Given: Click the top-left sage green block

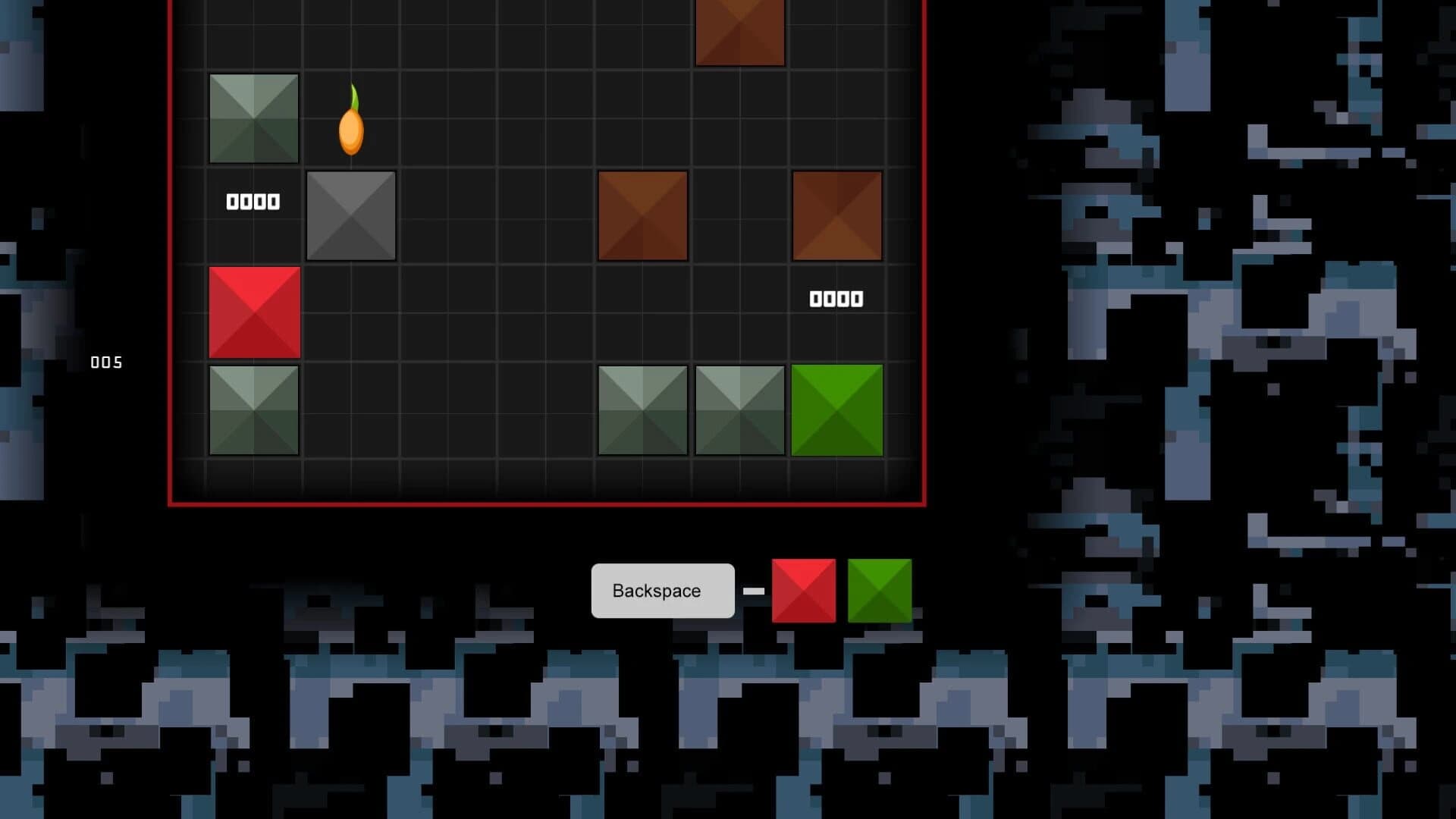Looking at the screenshot, I should (254, 118).
